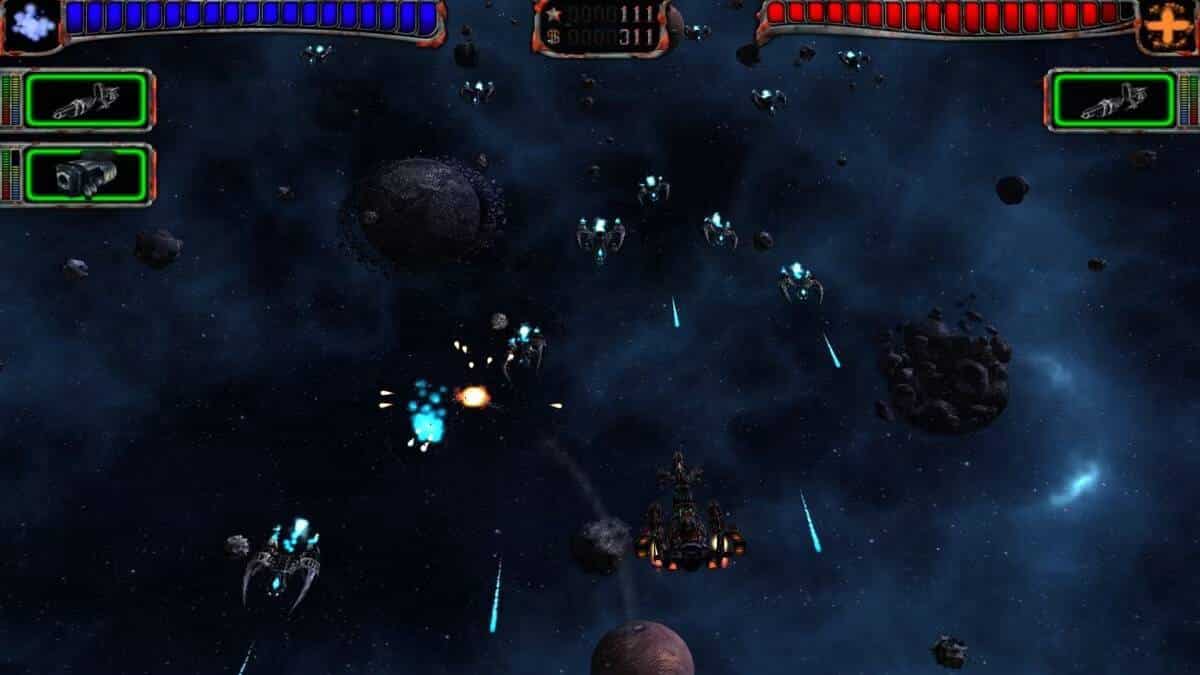
Task: Select the heavy cannon weapon slot
Action: (x=86, y=175)
